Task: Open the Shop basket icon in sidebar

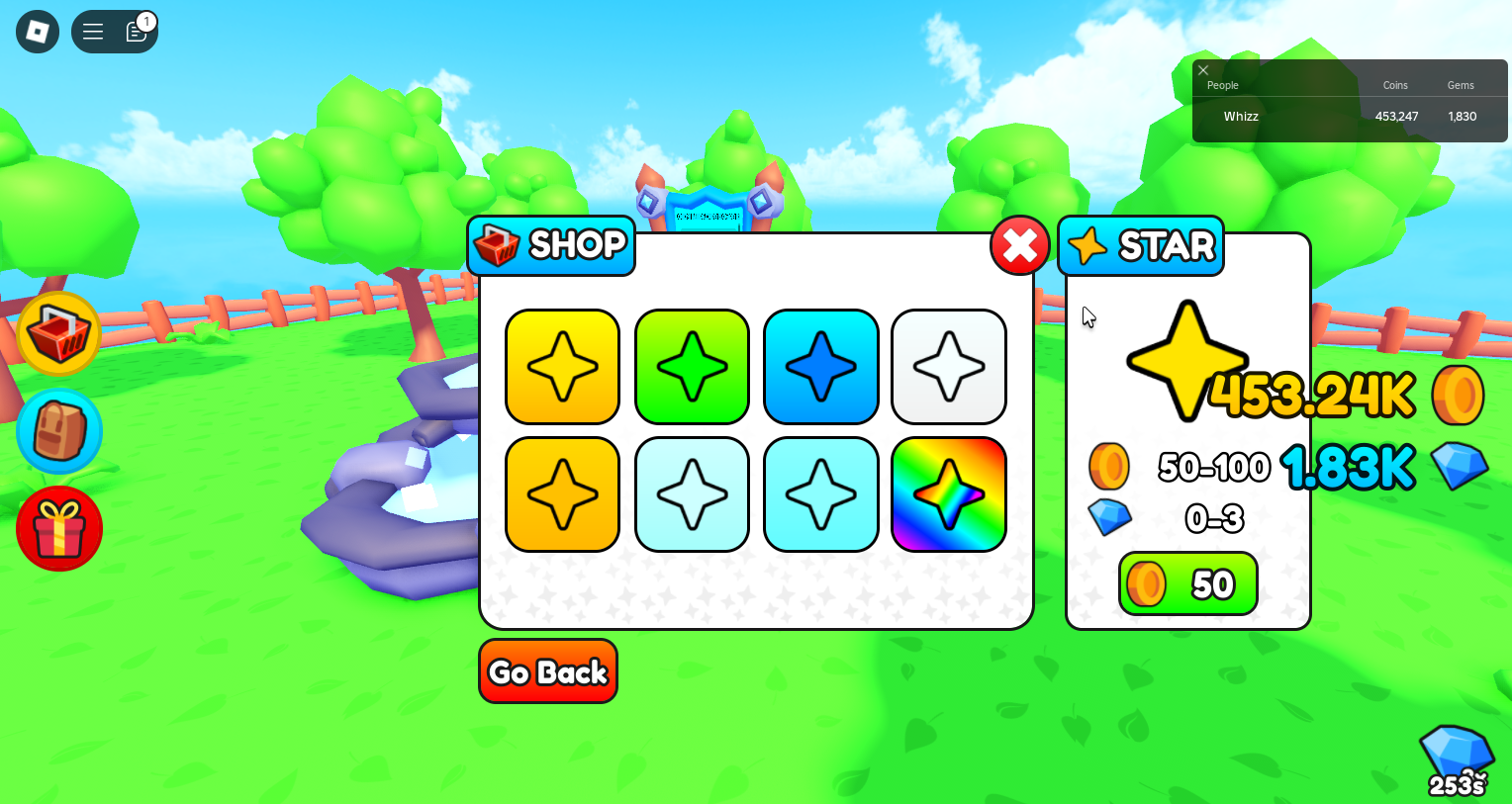Action: (59, 333)
